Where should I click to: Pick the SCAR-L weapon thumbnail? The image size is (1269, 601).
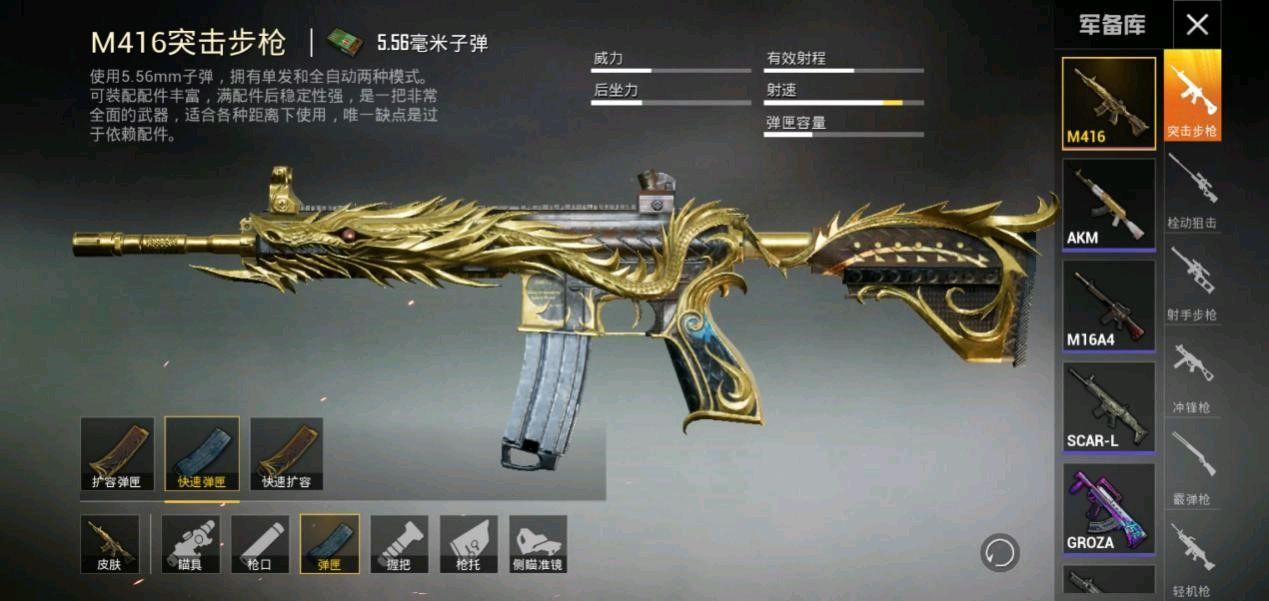pos(1108,407)
